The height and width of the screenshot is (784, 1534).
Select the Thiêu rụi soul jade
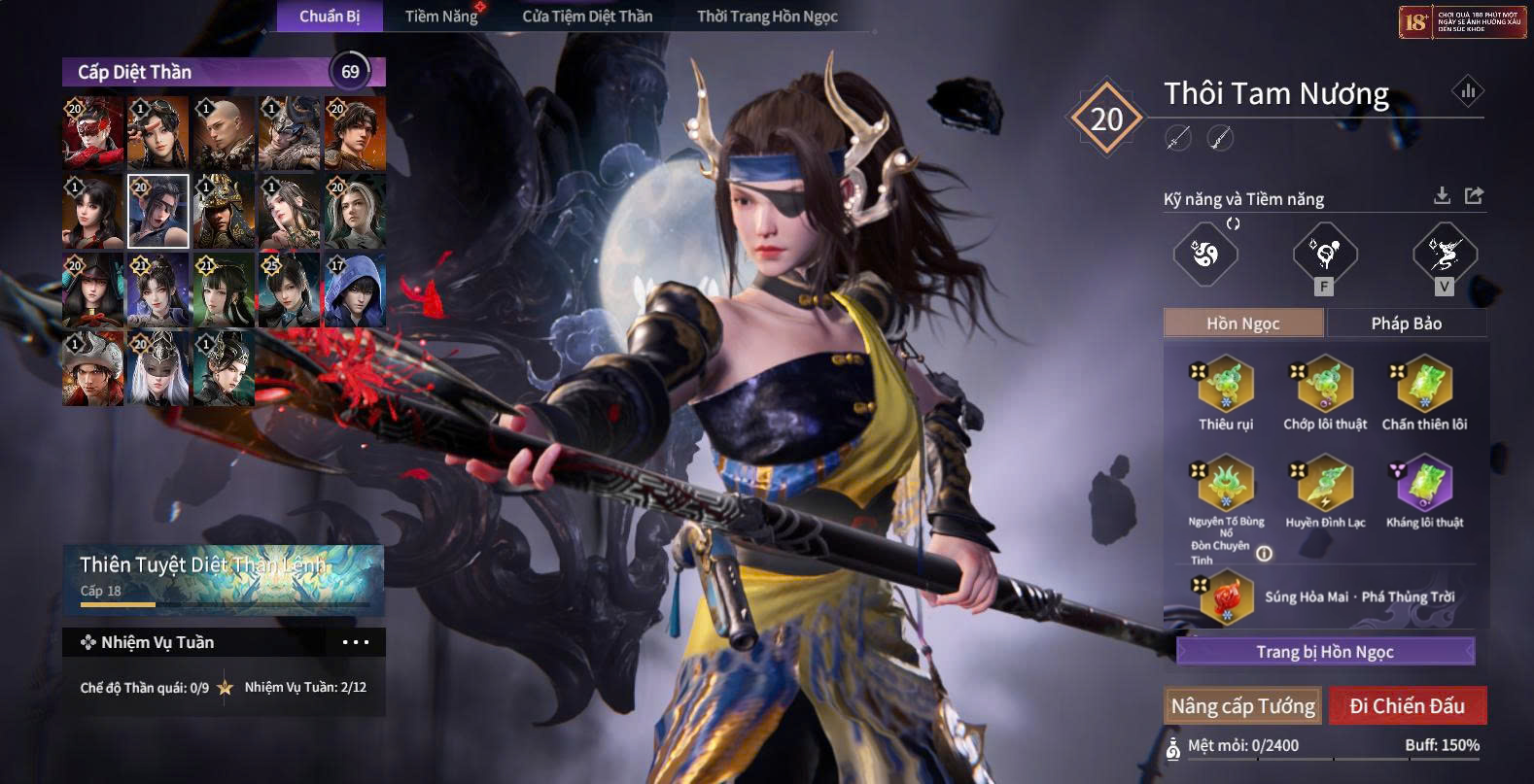point(1226,385)
